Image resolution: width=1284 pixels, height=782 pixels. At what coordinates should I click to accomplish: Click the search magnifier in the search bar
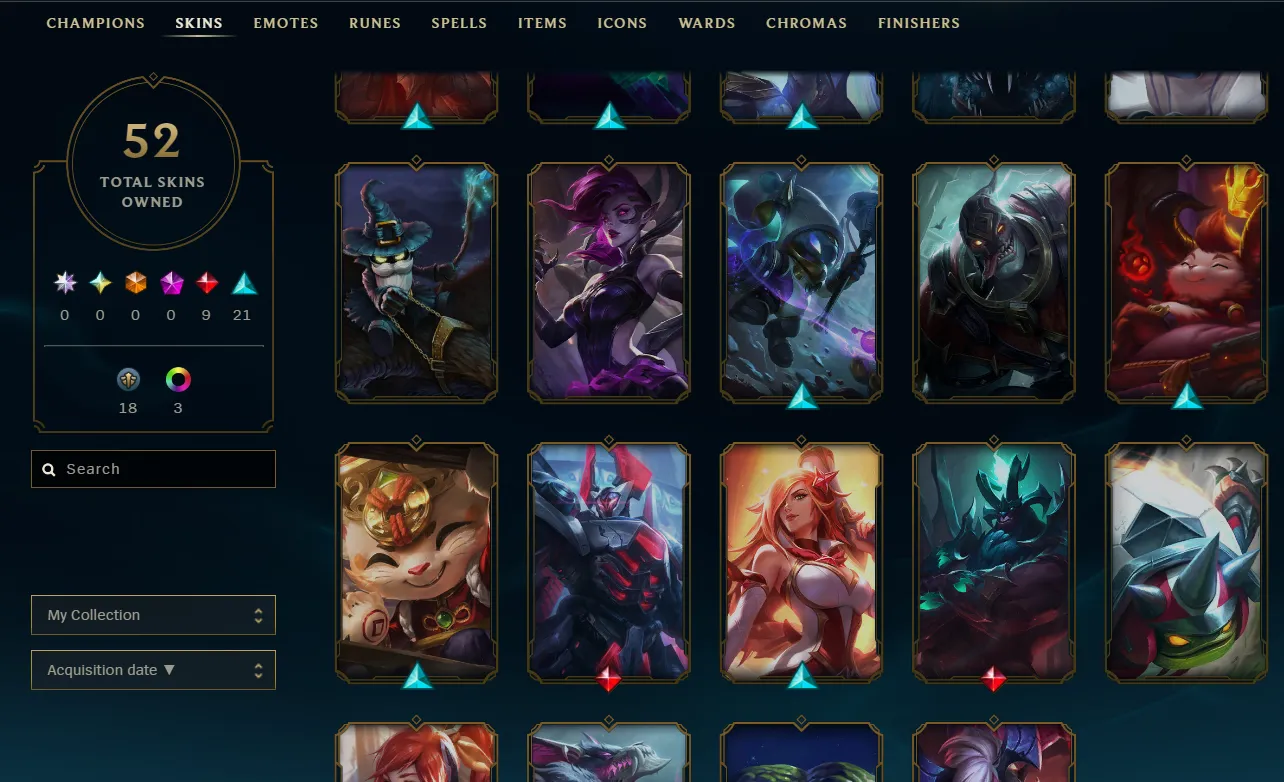click(x=48, y=468)
